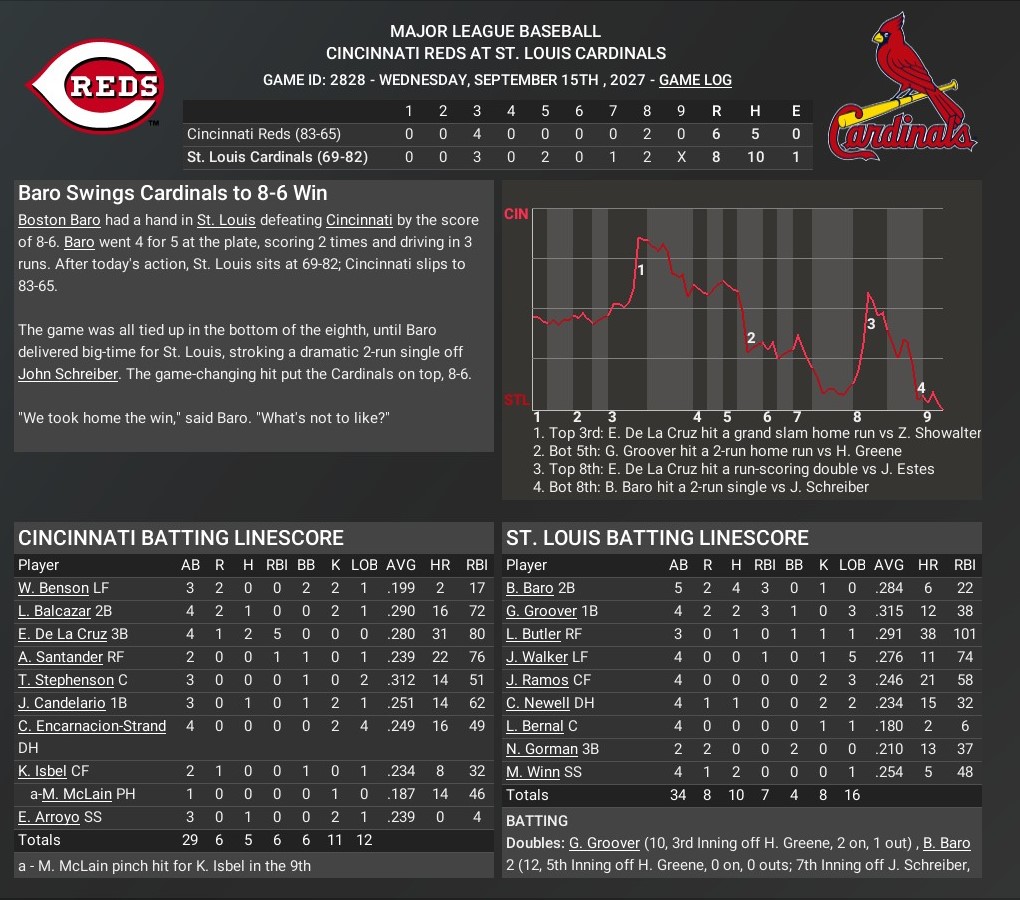
Task: Select J. Walker in Cardinals lineup
Action: coord(537,657)
